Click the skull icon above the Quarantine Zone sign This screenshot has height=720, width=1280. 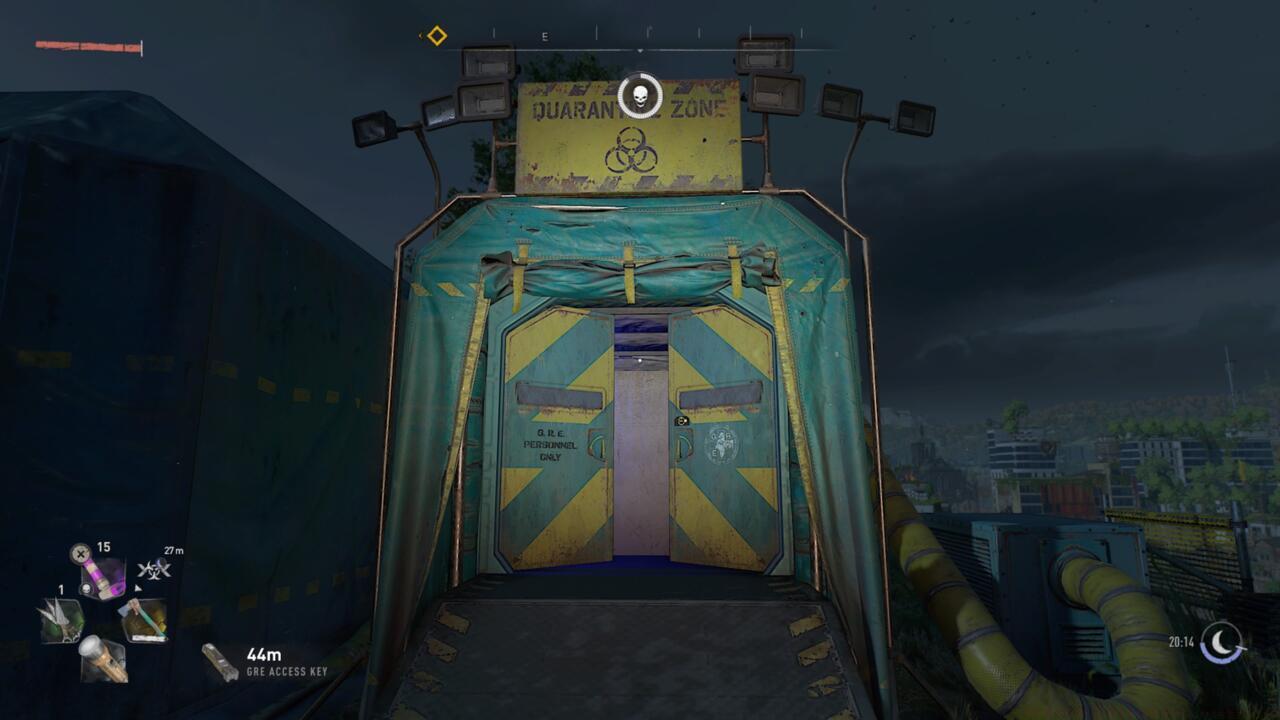[639, 93]
